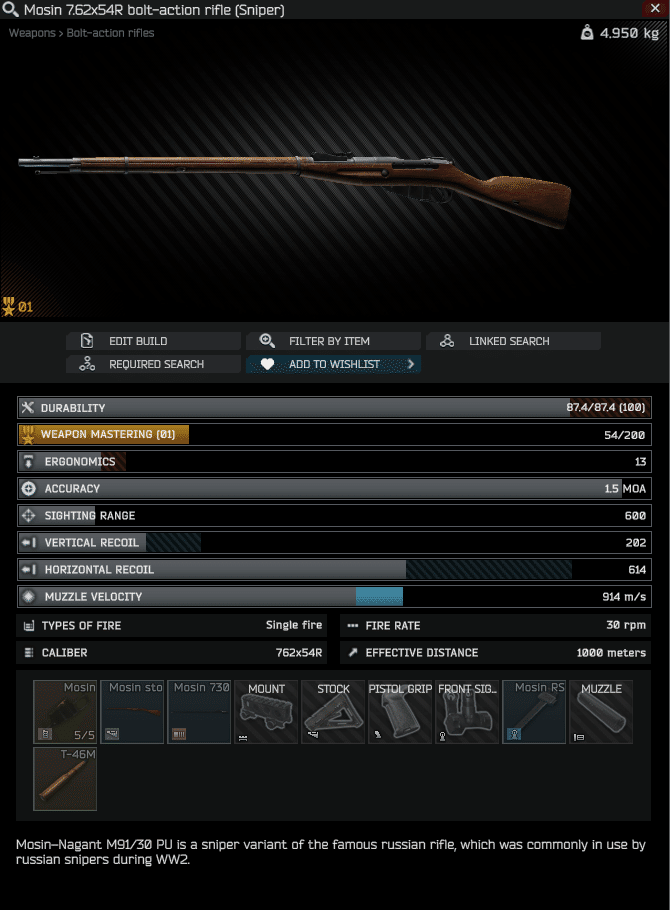Screen dimensions: 670x910
Task: Click the Weapons breadcrumb link
Action: [x=32, y=33]
